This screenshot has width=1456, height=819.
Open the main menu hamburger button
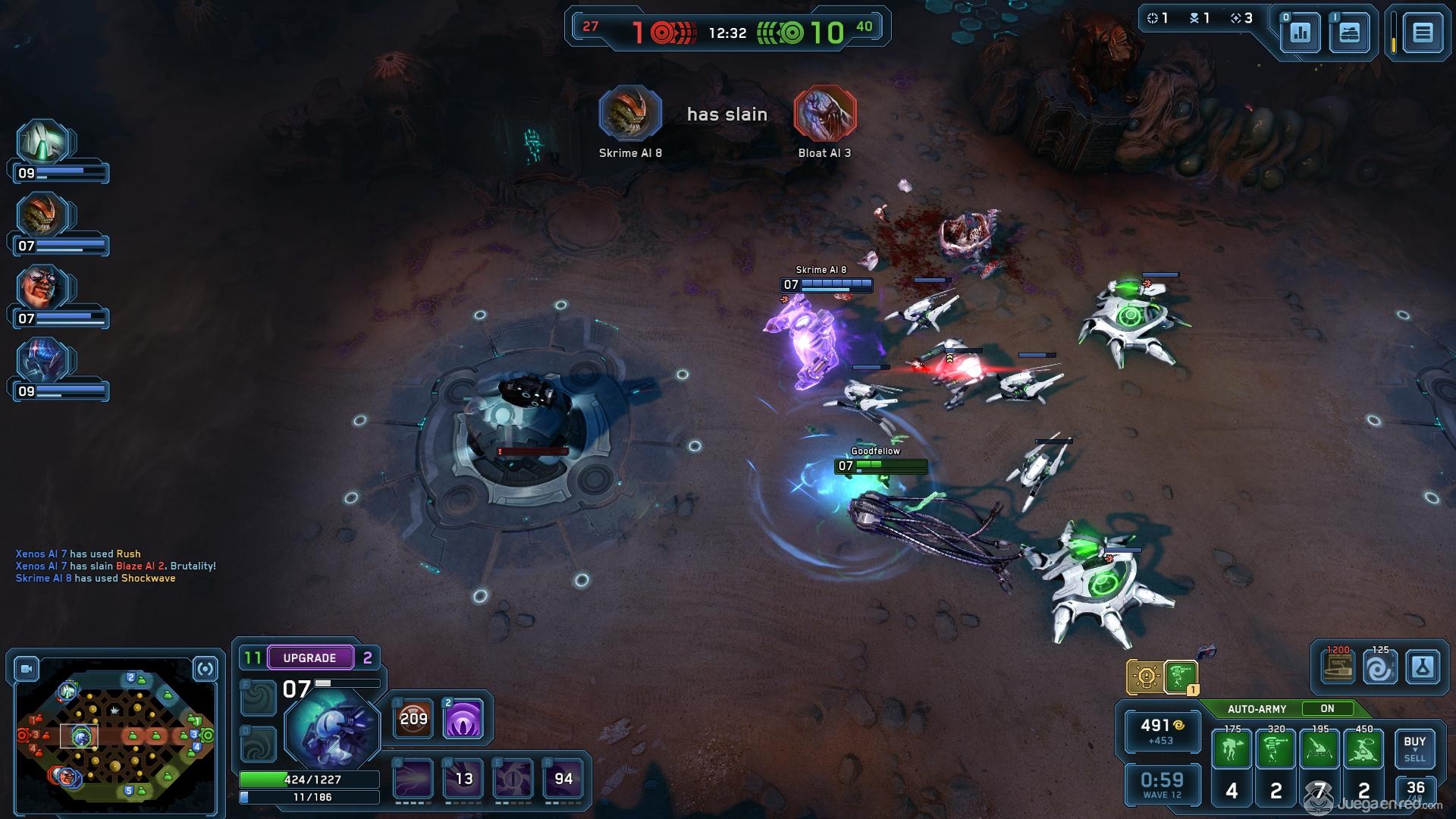pyautogui.click(x=1422, y=33)
